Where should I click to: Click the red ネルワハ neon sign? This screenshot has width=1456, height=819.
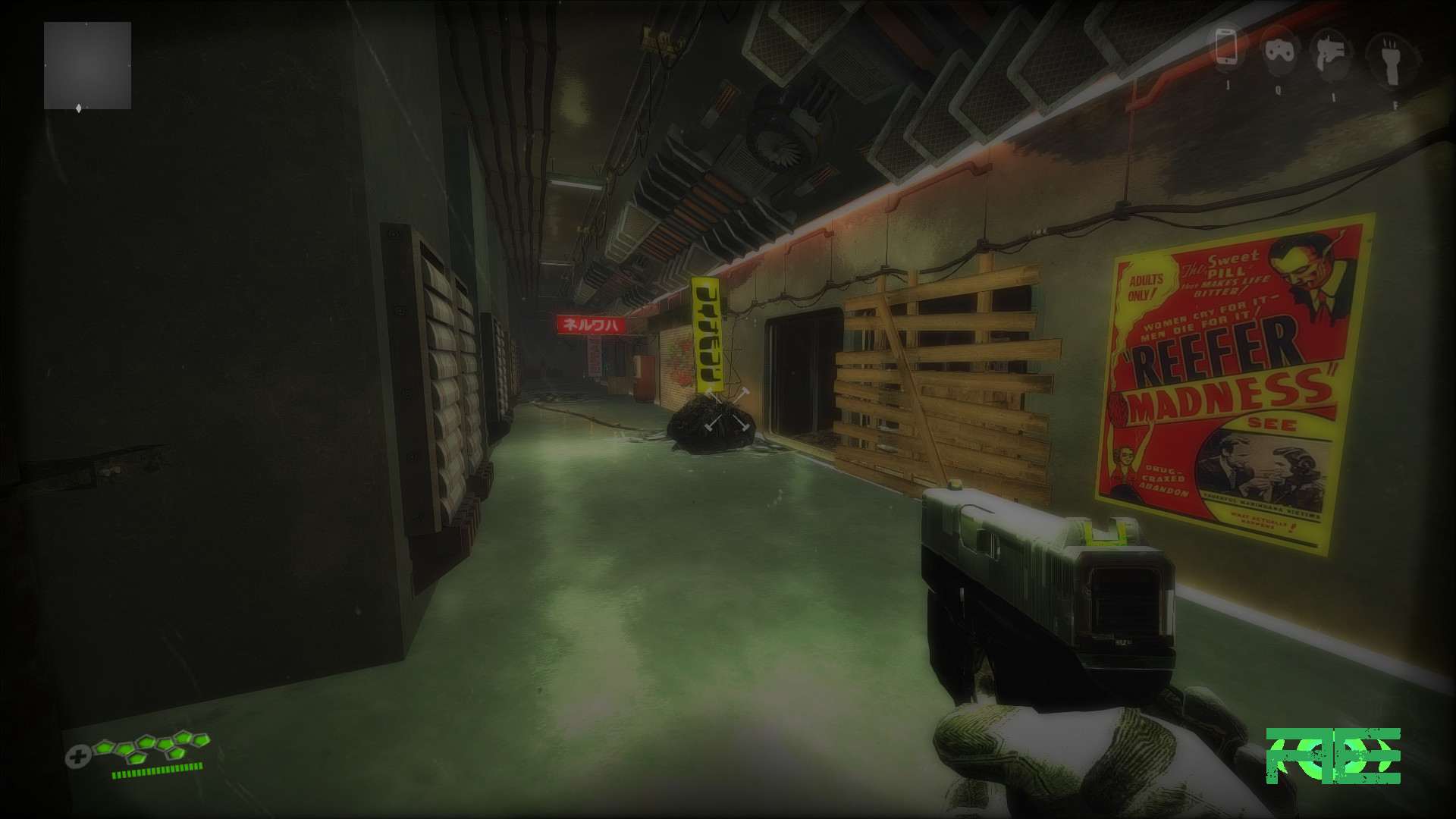(x=593, y=325)
